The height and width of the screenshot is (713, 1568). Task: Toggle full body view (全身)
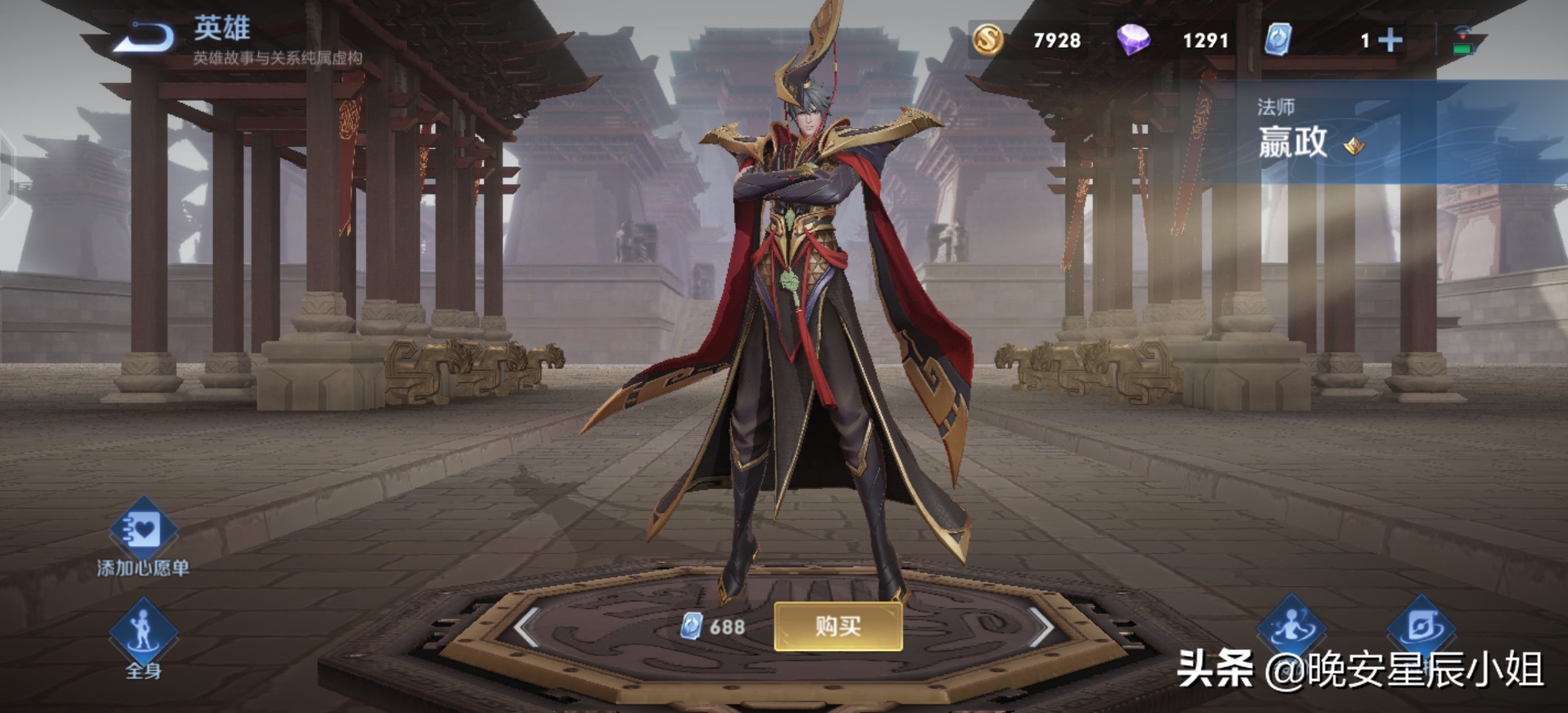(143, 634)
